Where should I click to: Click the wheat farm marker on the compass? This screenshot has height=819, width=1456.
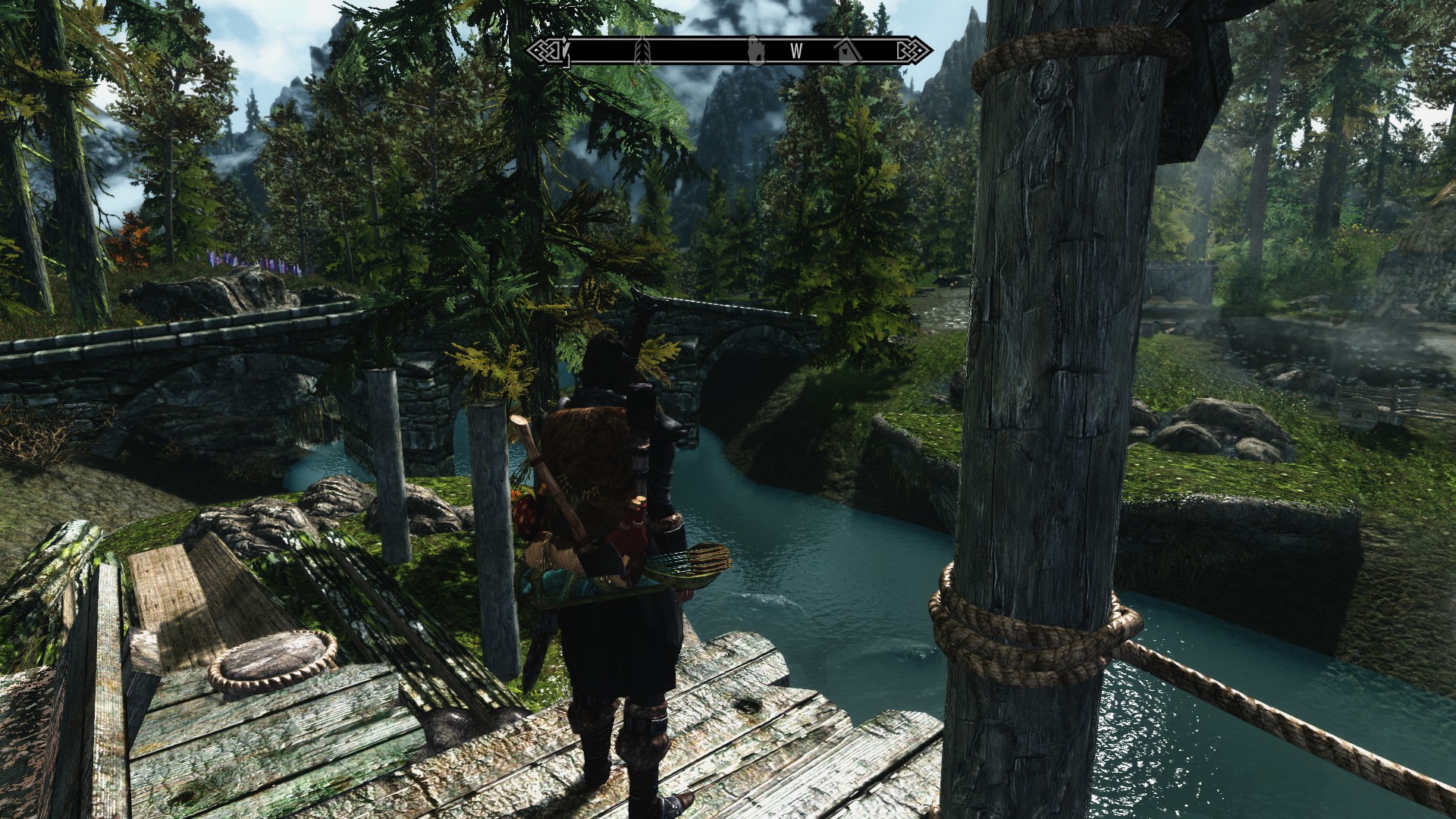coord(643,50)
